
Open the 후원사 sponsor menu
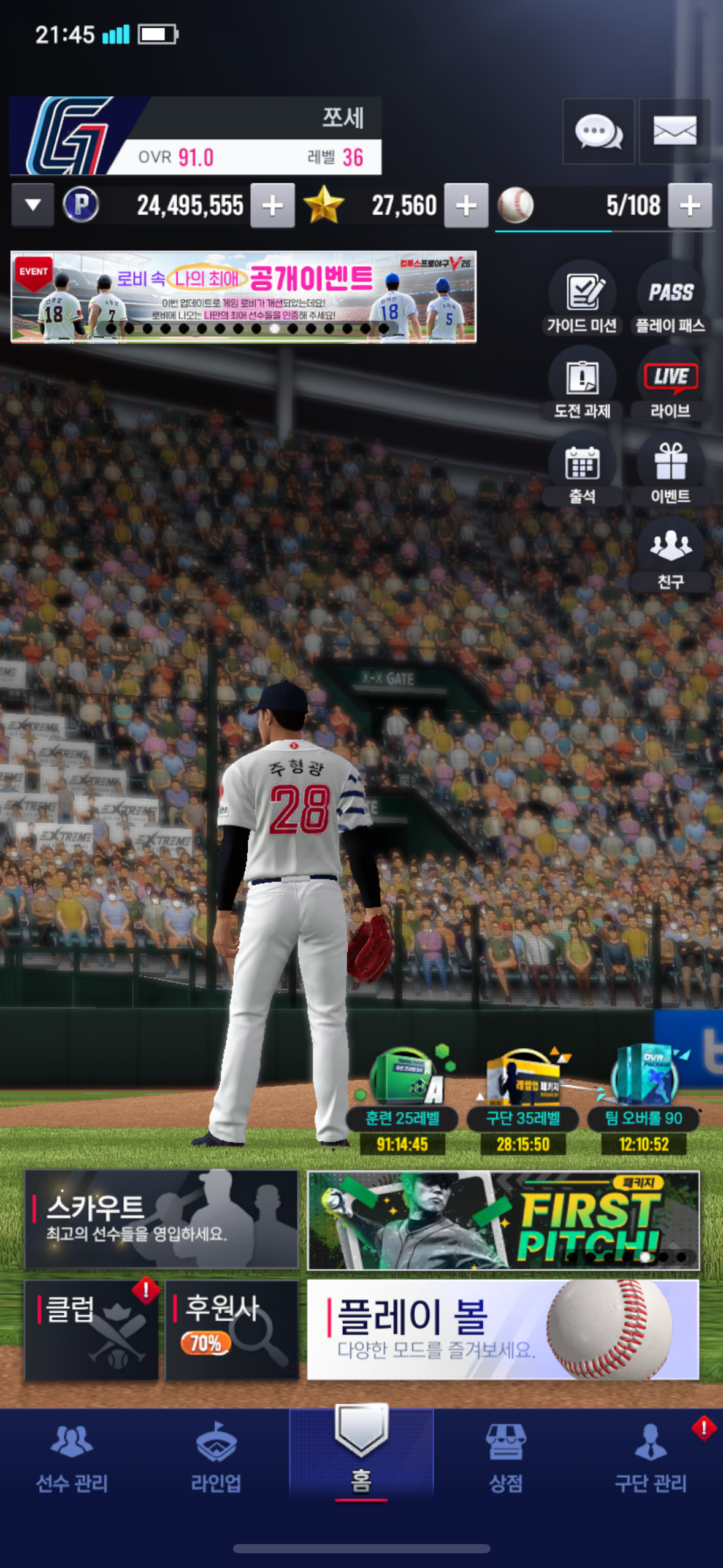click(232, 1330)
